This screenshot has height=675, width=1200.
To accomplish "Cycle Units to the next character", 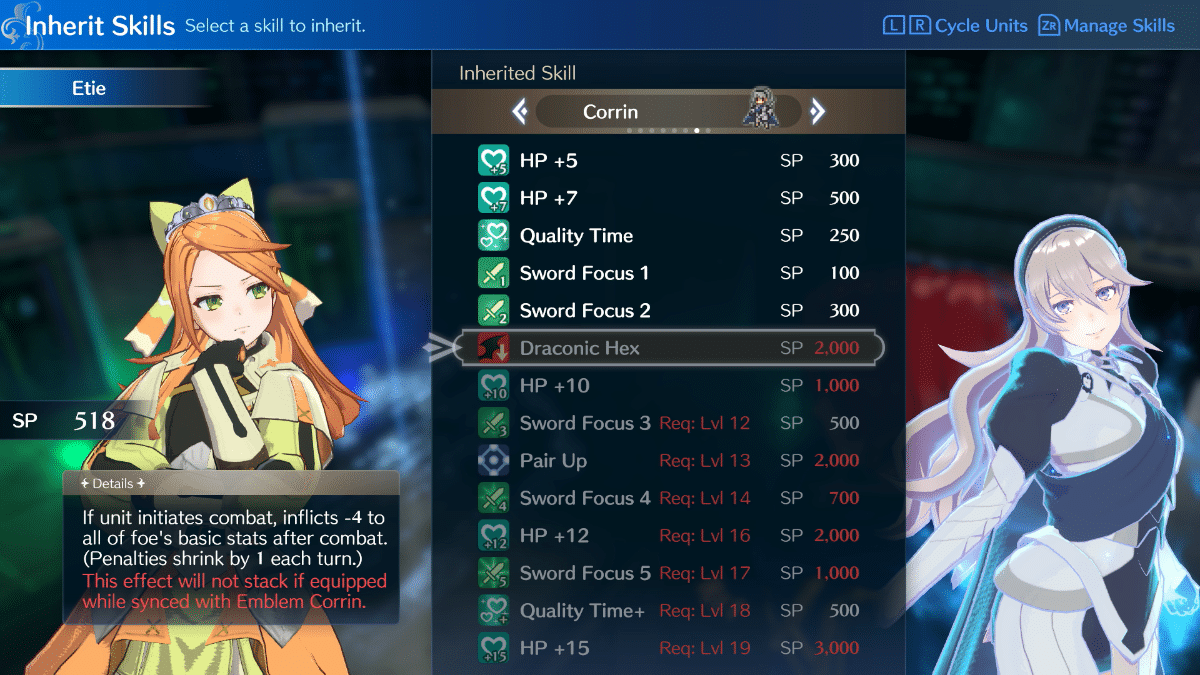I will click(x=919, y=26).
